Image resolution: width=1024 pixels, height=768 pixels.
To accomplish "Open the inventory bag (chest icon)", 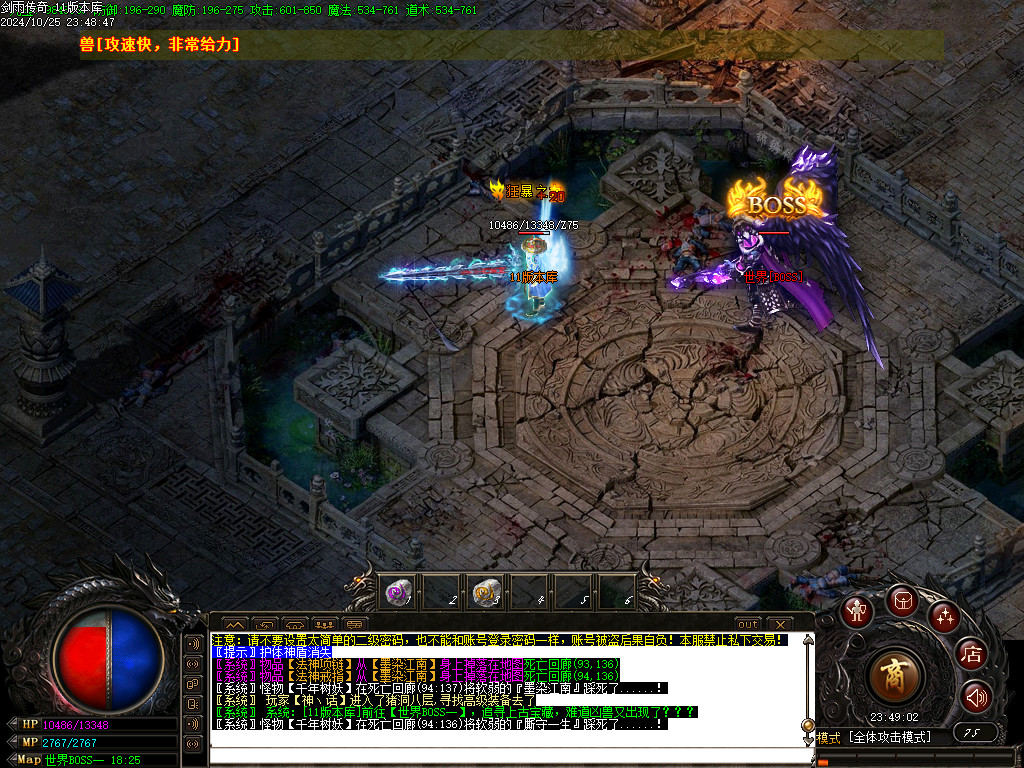I will point(902,601).
